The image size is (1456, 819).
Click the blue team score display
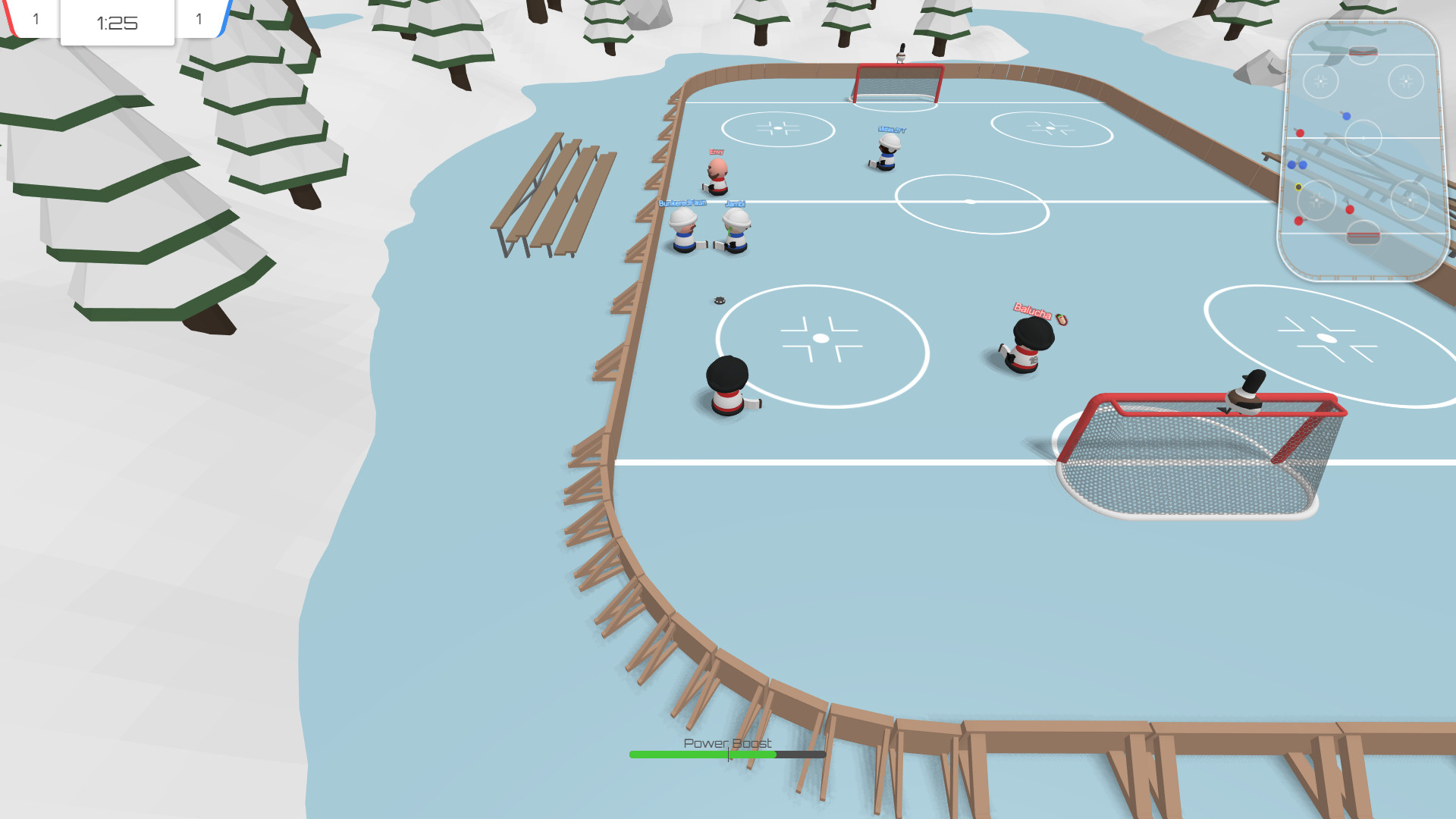pyautogui.click(x=199, y=19)
